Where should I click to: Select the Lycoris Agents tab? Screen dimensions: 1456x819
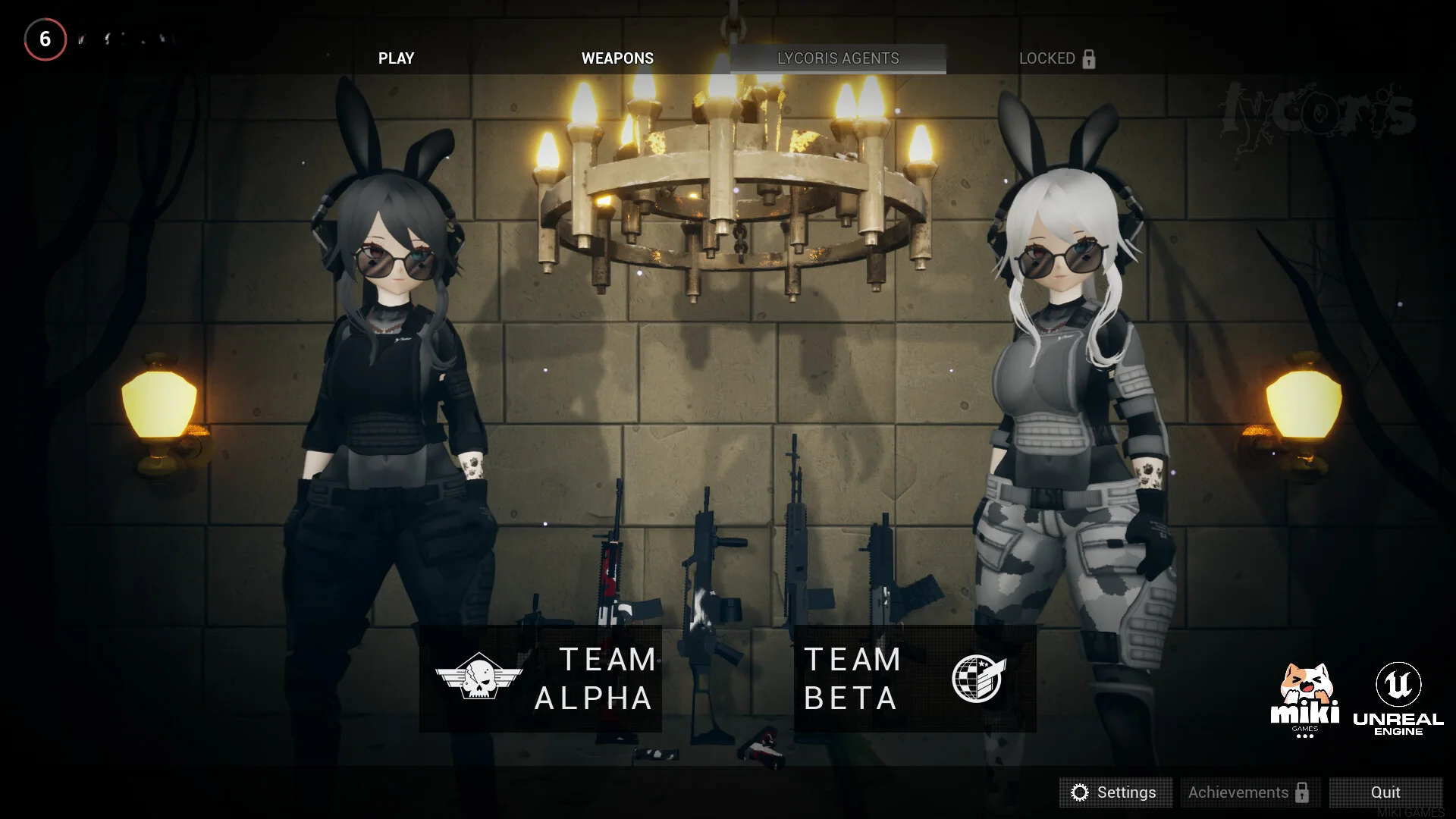[x=838, y=58]
